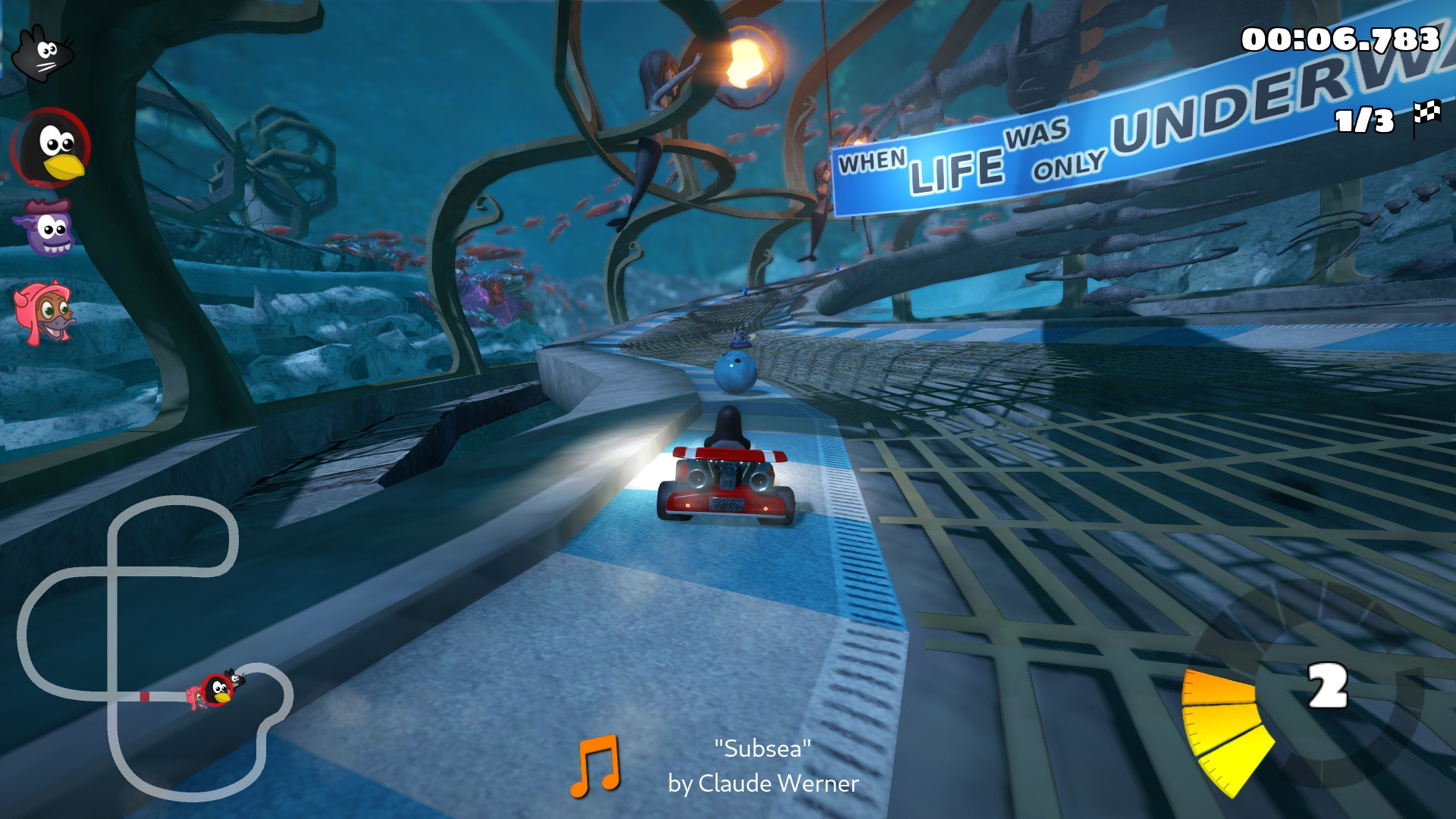The image size is (1456, 819).
Task: Click the orange music note icon
Action: coord(595,766)
